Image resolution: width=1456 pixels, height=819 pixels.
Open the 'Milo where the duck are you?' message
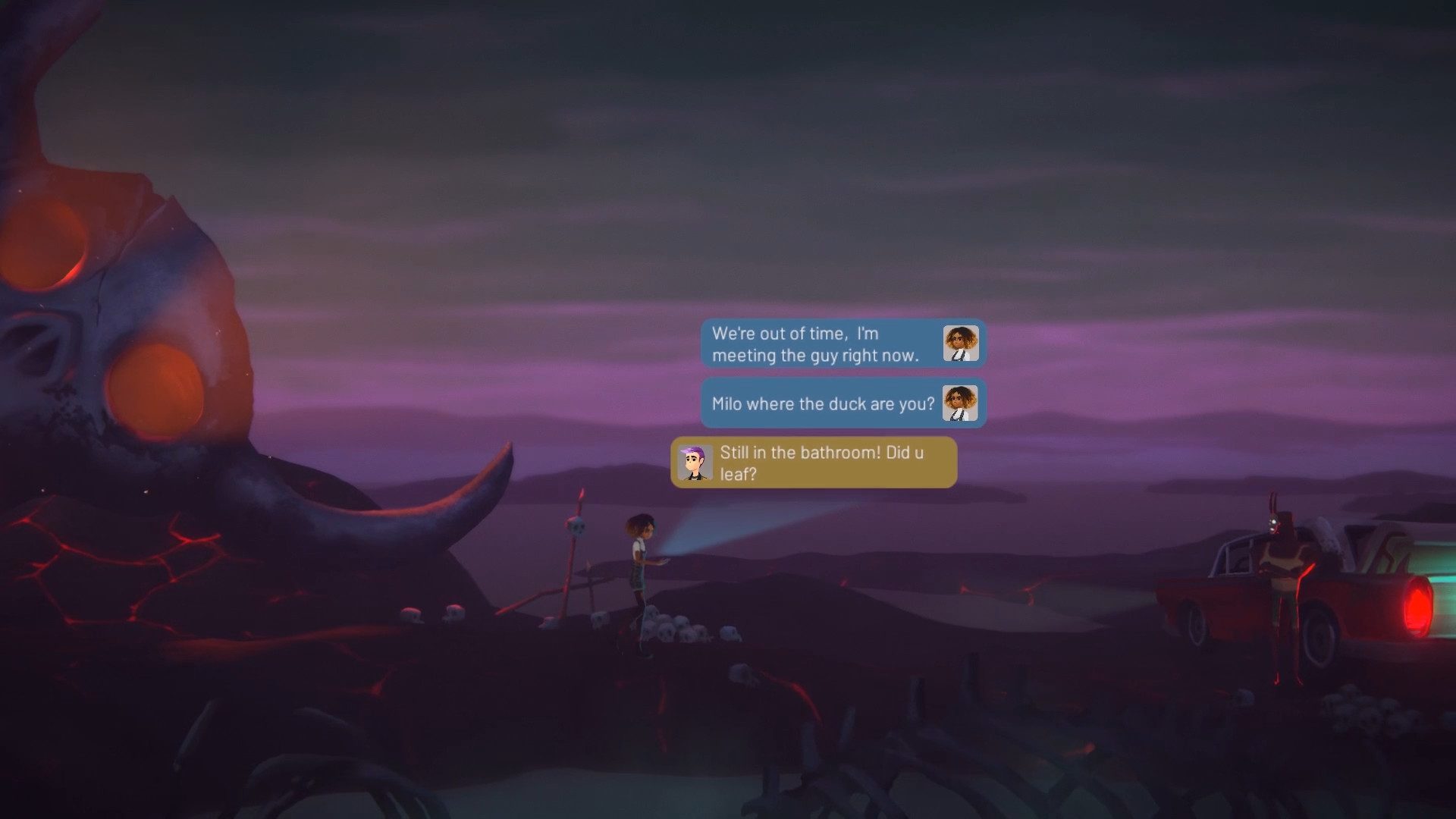(819, 403)
